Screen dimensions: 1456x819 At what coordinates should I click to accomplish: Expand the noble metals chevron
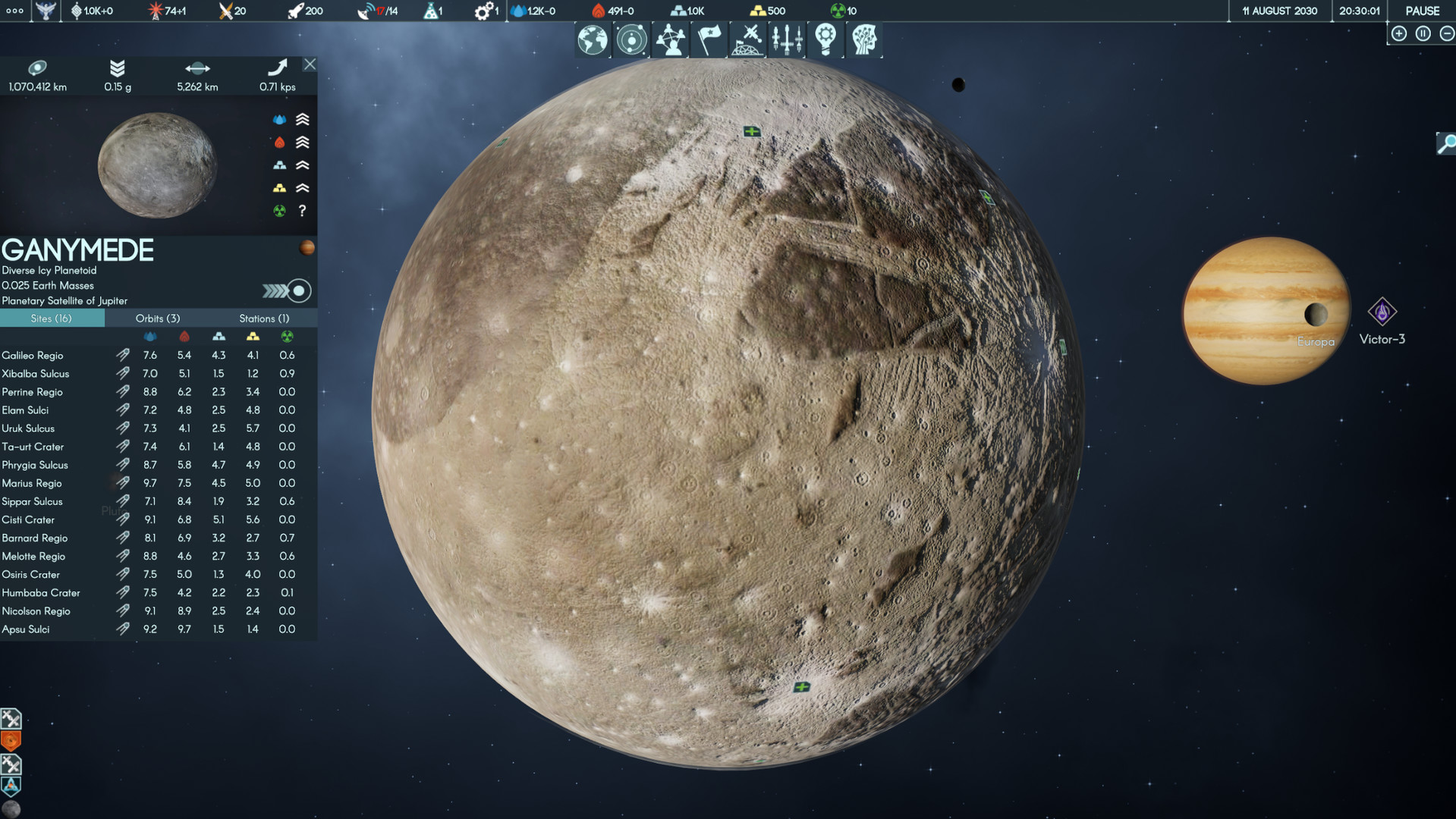coord(302,187)
